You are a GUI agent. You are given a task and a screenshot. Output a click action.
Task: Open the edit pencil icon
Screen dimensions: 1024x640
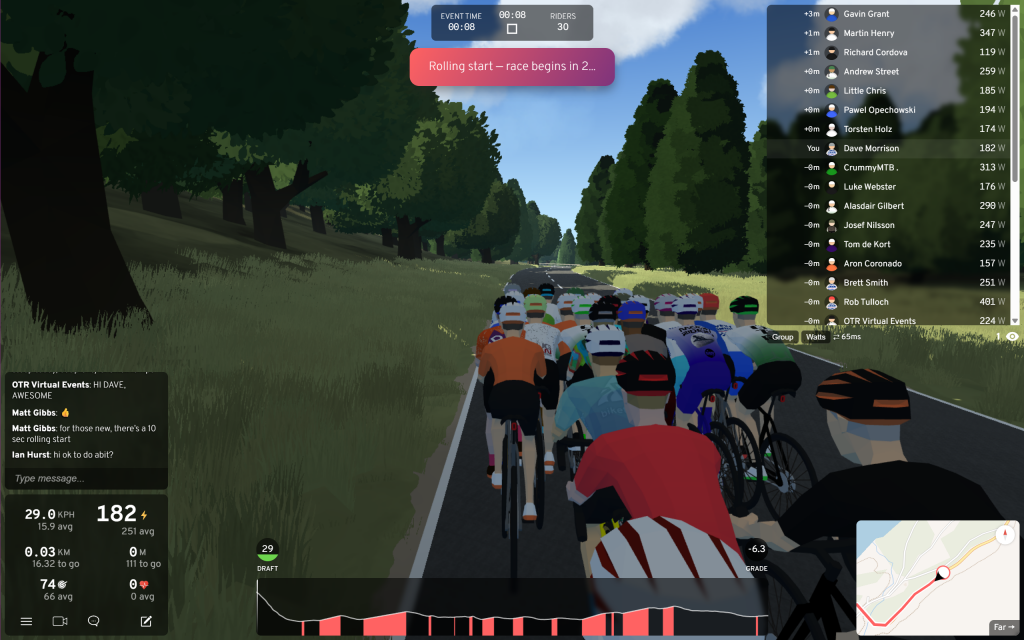pos(146,621)
